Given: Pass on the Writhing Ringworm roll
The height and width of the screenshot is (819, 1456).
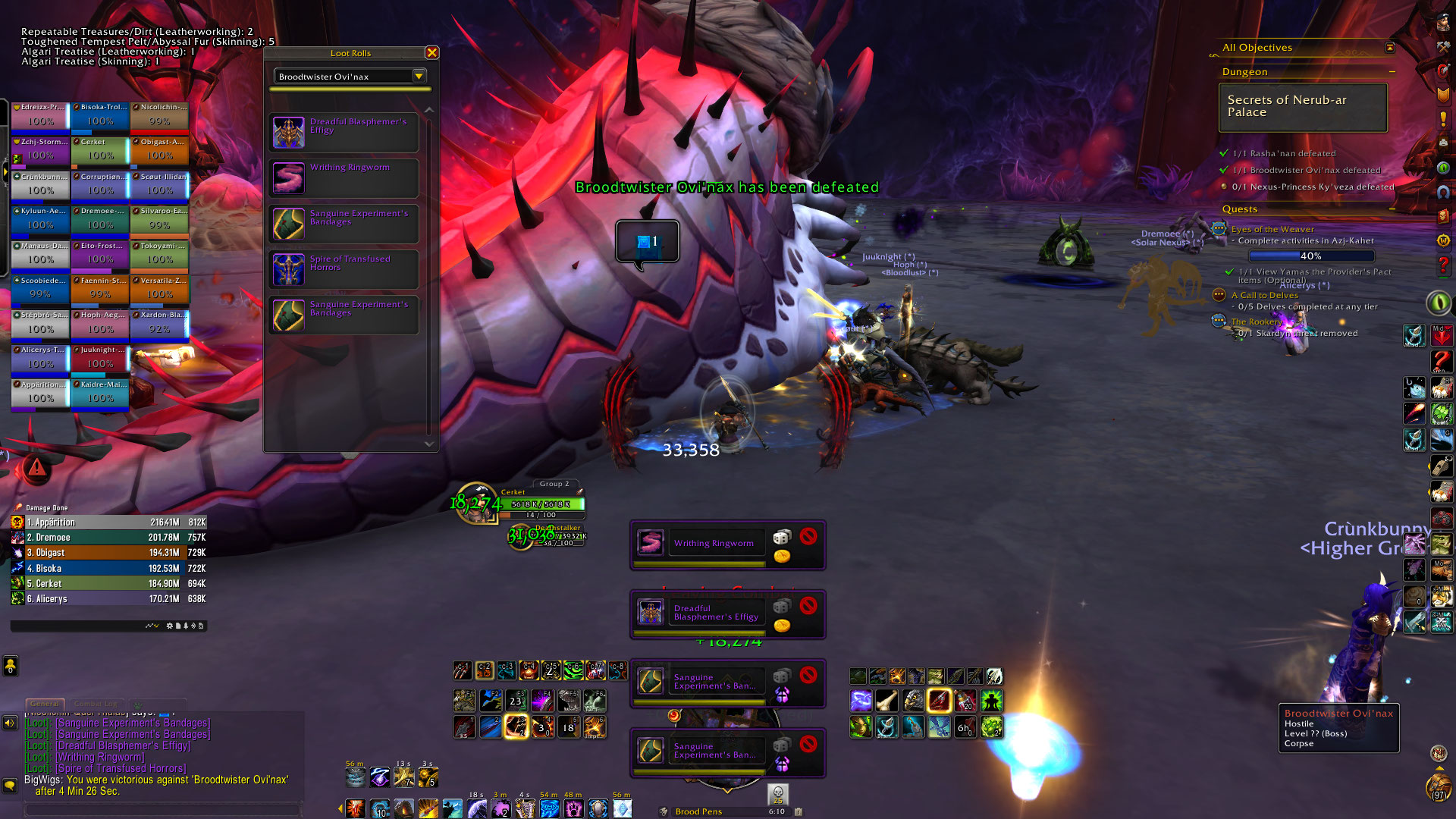Looking at the screenshot, I should (808, 536).
